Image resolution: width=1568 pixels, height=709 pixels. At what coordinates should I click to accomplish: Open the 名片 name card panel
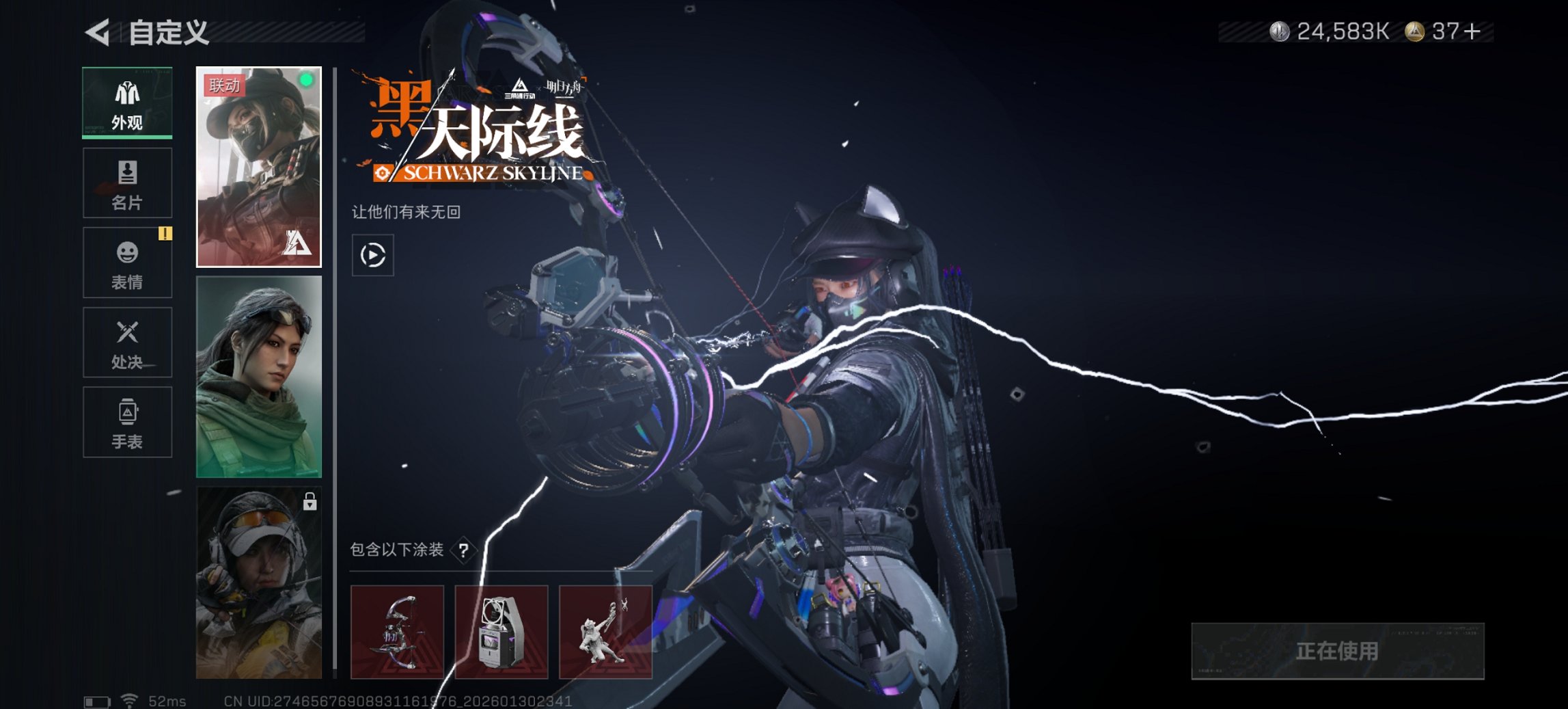click(126, 183)
